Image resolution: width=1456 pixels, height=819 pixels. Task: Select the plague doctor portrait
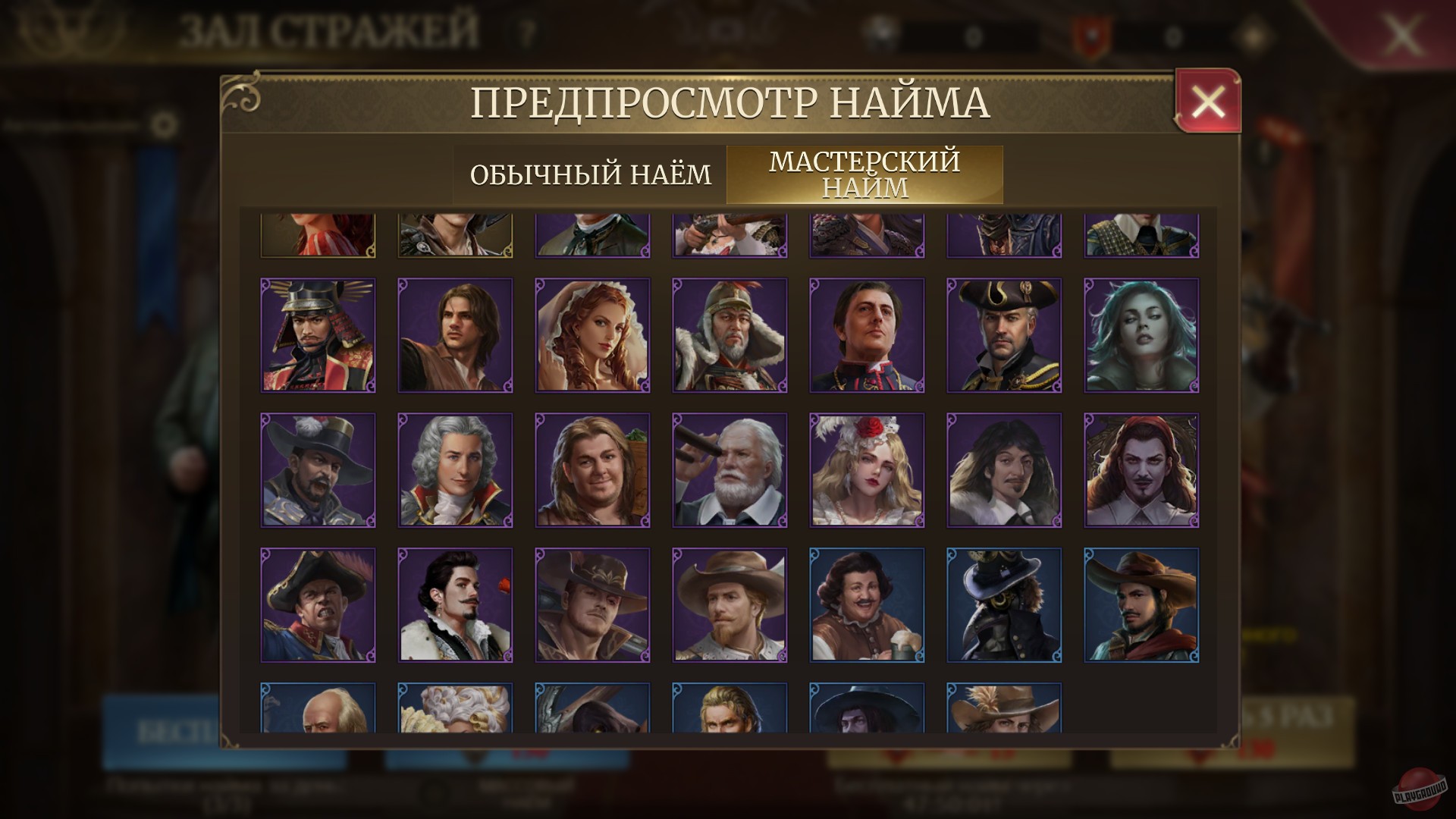pyautogui.click(x=1004, y=603)
